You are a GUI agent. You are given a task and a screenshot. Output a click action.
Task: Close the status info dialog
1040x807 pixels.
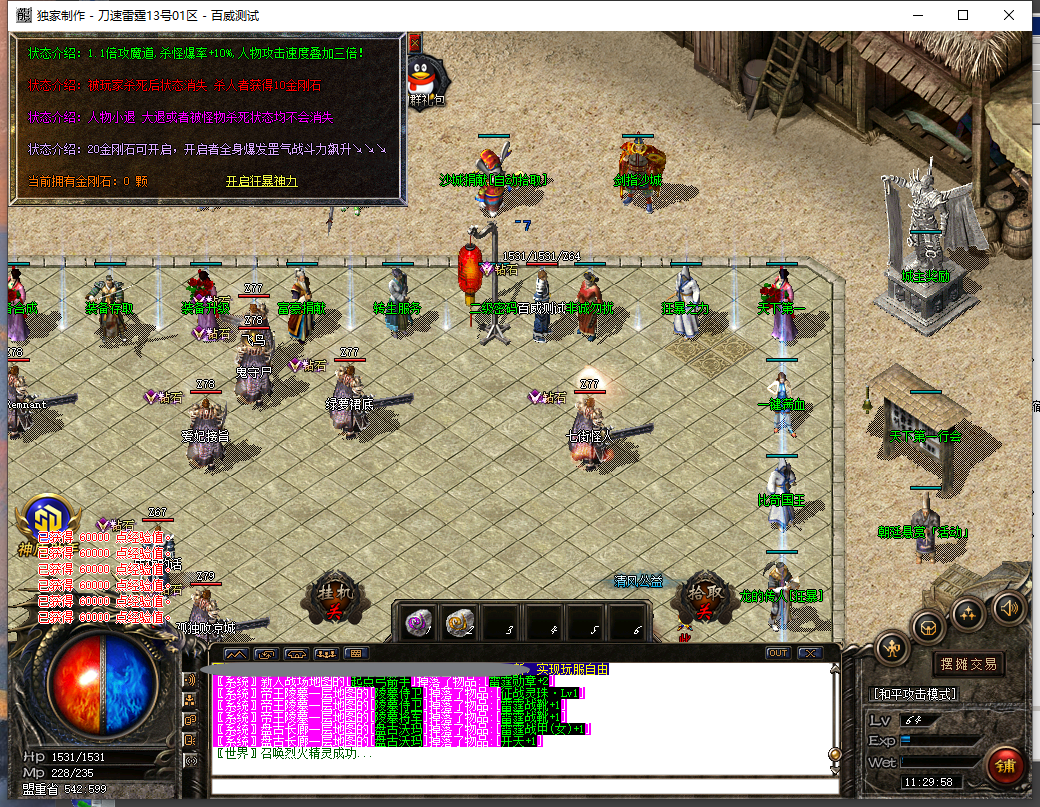tap(415, 42)
